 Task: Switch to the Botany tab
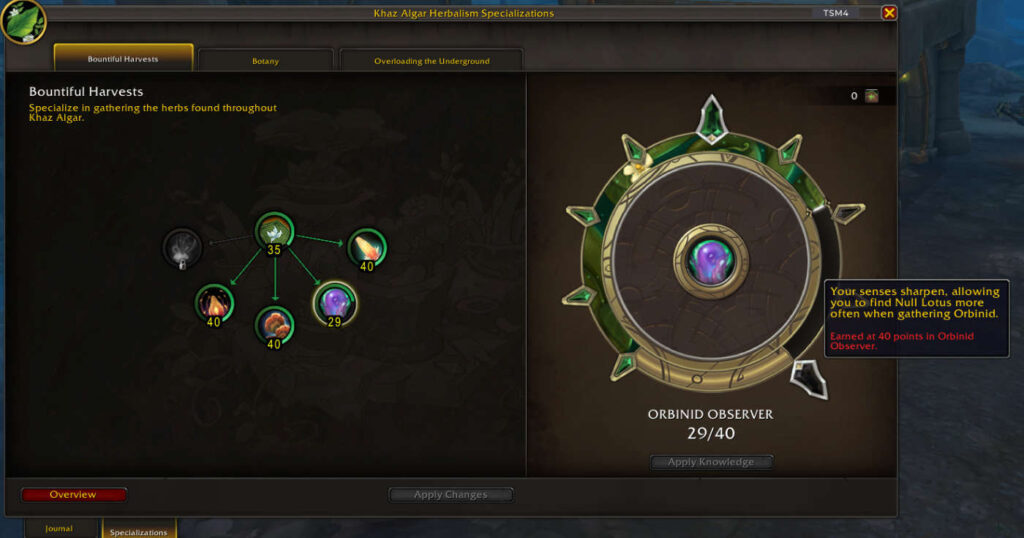[265, 61]
